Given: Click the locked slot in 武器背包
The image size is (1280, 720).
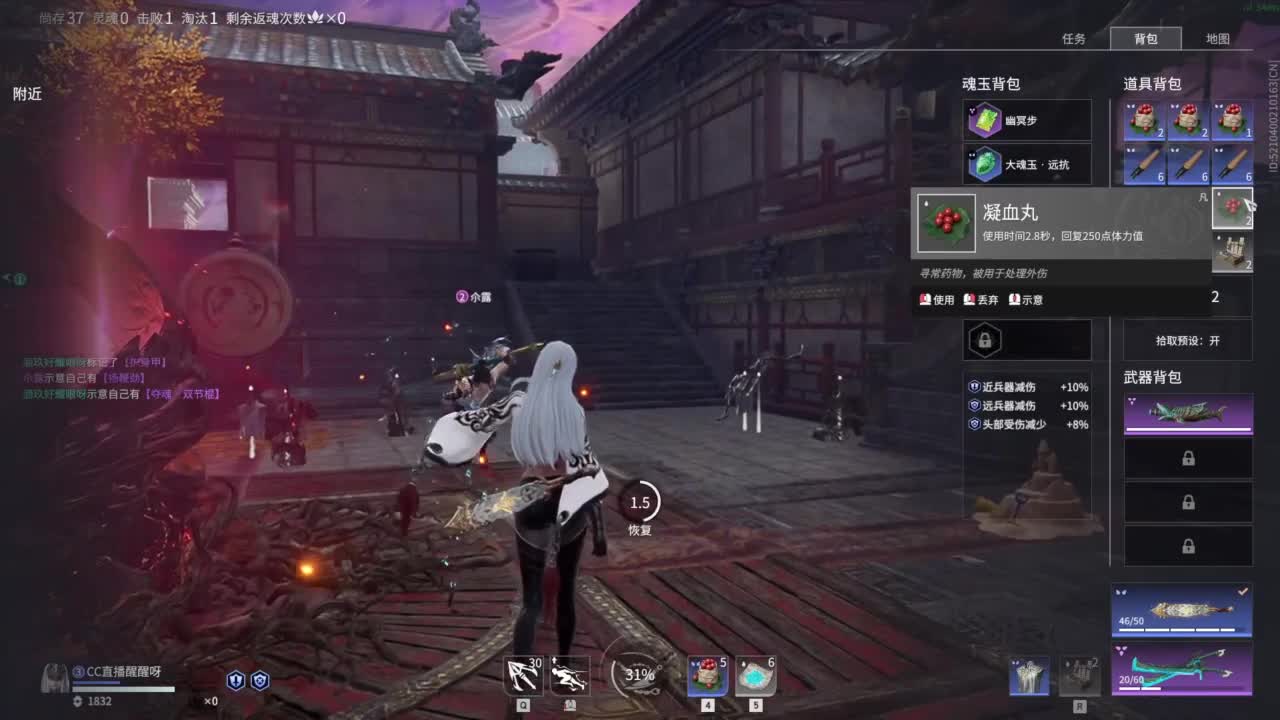Looking at the screenshot, I should point(1187,459).
